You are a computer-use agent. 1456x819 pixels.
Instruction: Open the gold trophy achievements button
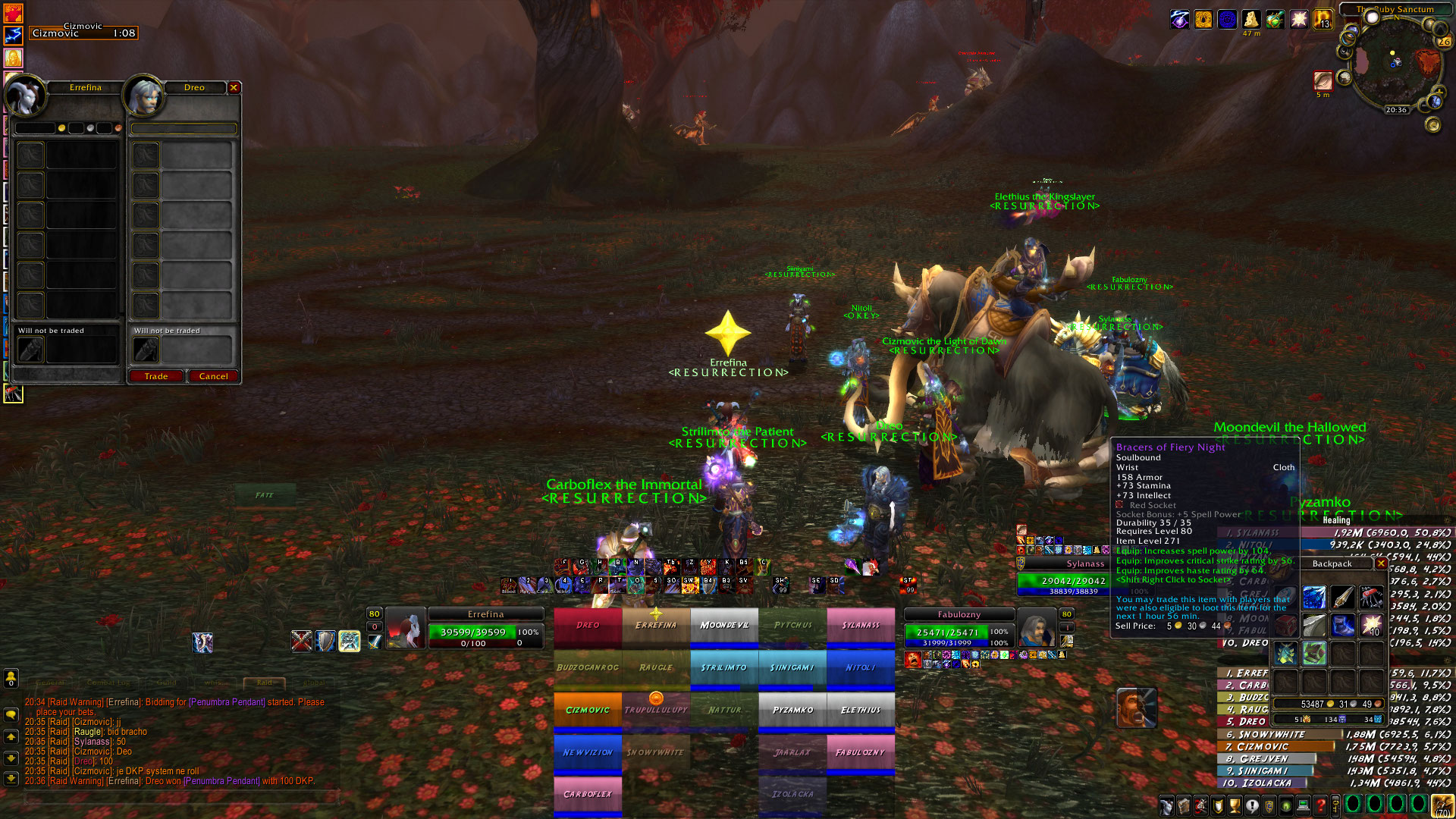pos(1235,805)
